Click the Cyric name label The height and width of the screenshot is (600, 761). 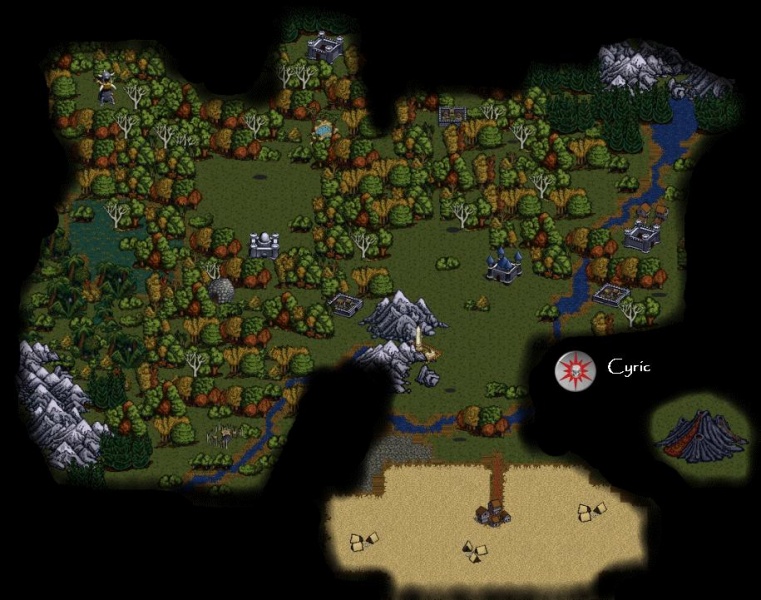click(629, 367)
